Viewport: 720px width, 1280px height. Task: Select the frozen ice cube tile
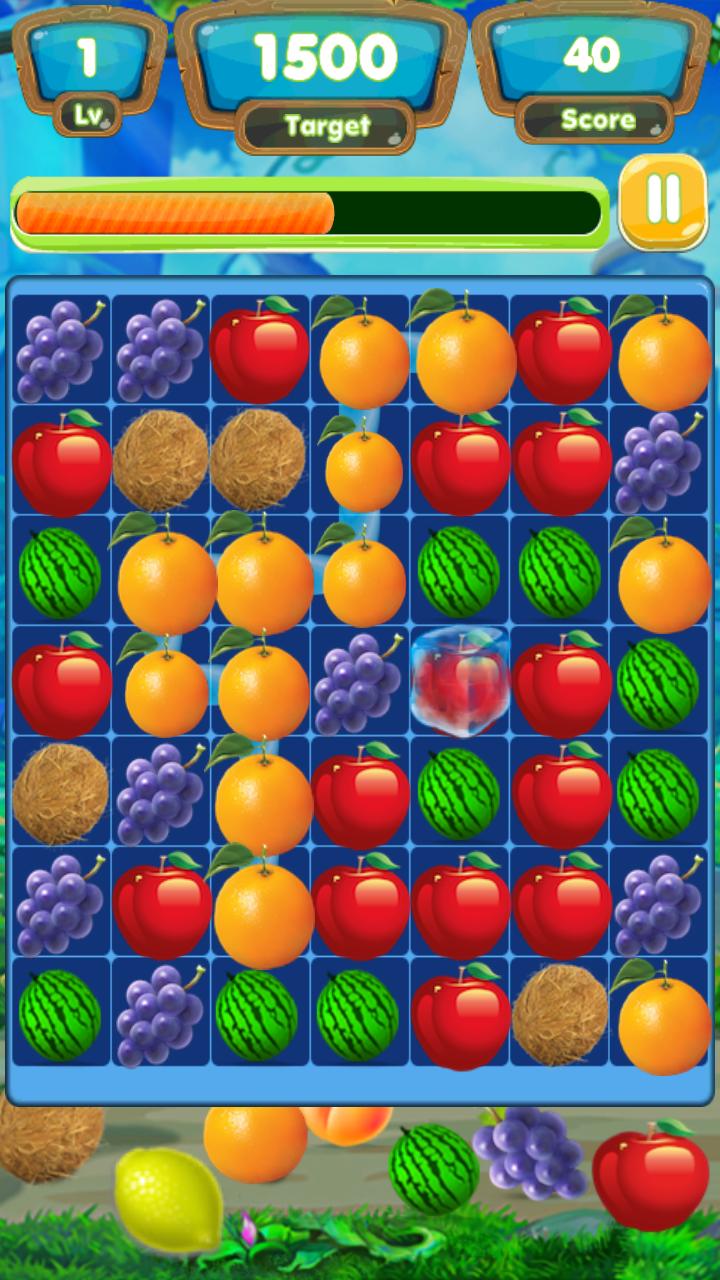click(x=459, y=681)
